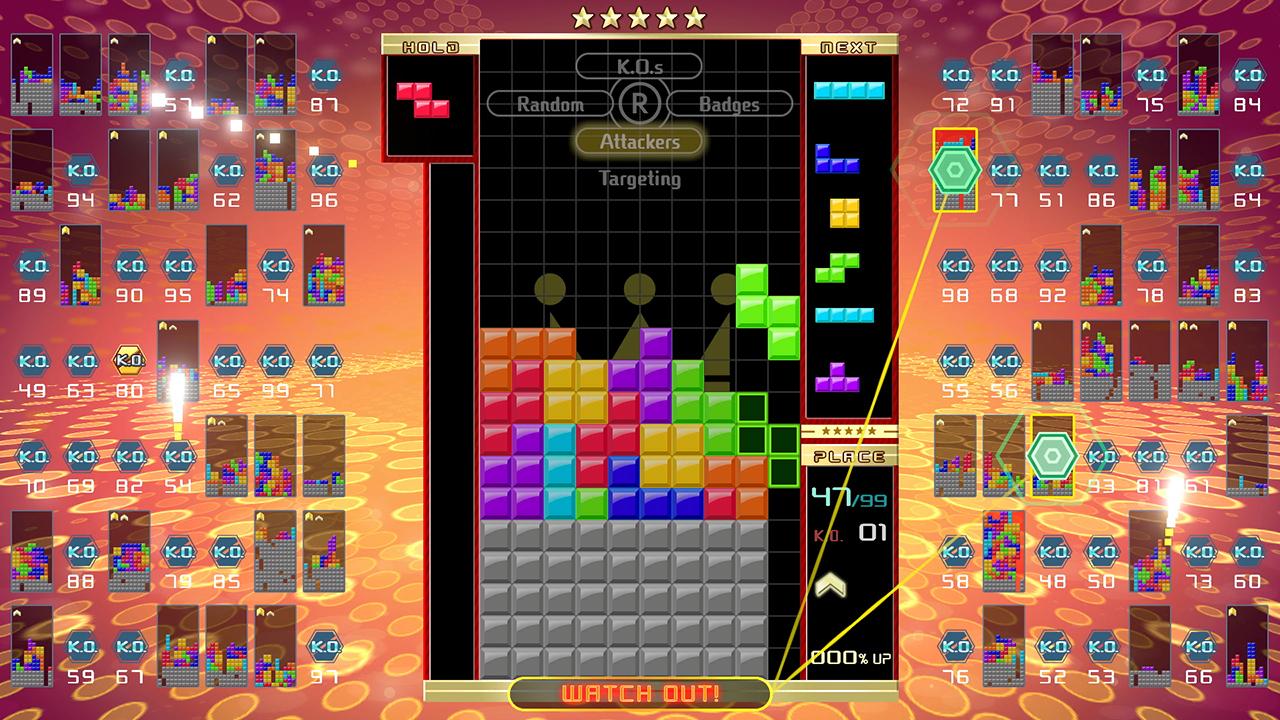Click the middle star of the top rating
Viewport: 1280px width, 720px height.
[640, 15]
